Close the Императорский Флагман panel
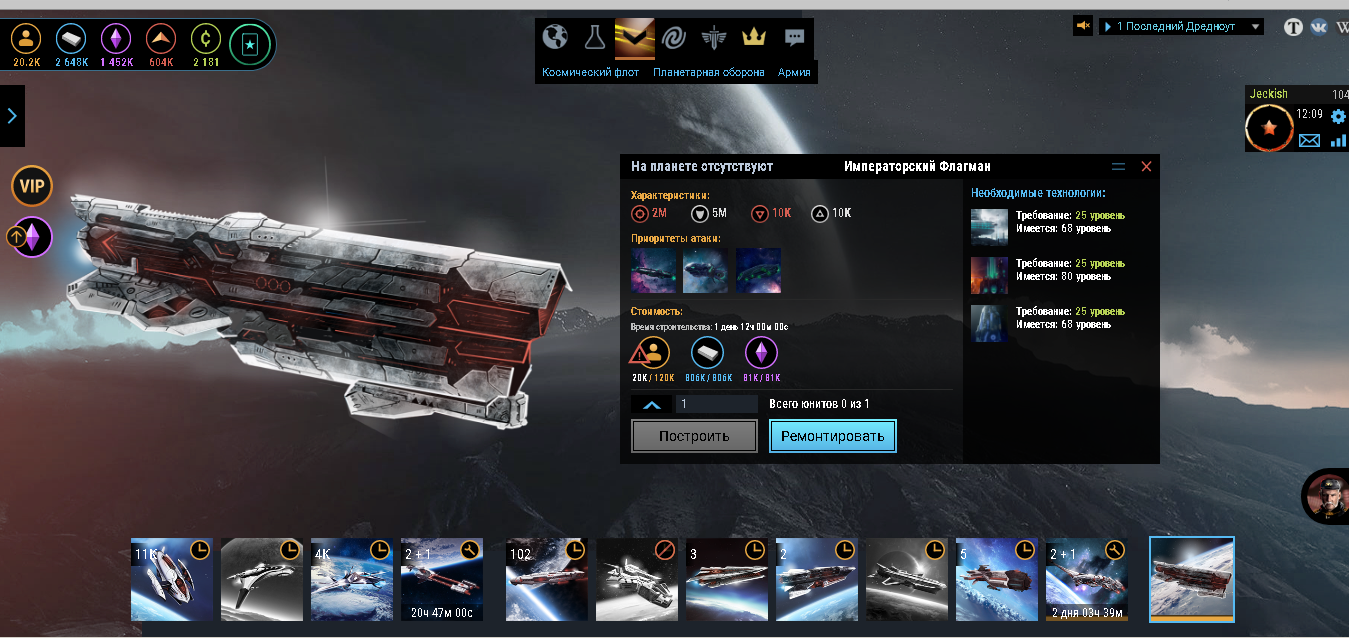 [x=1146, y=166]
